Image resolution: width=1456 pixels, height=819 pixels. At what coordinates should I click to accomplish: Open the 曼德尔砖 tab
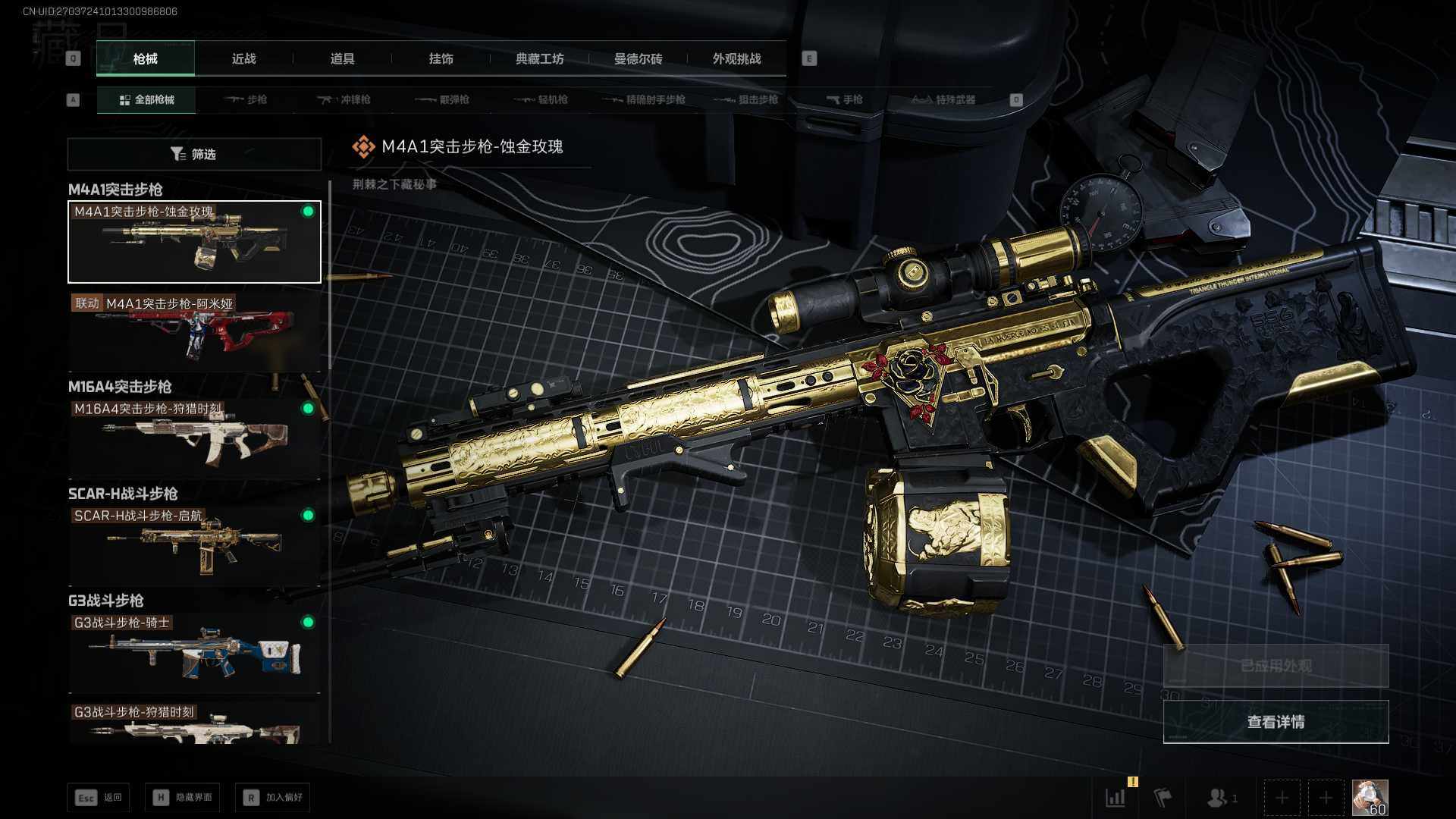coord(638,58)
